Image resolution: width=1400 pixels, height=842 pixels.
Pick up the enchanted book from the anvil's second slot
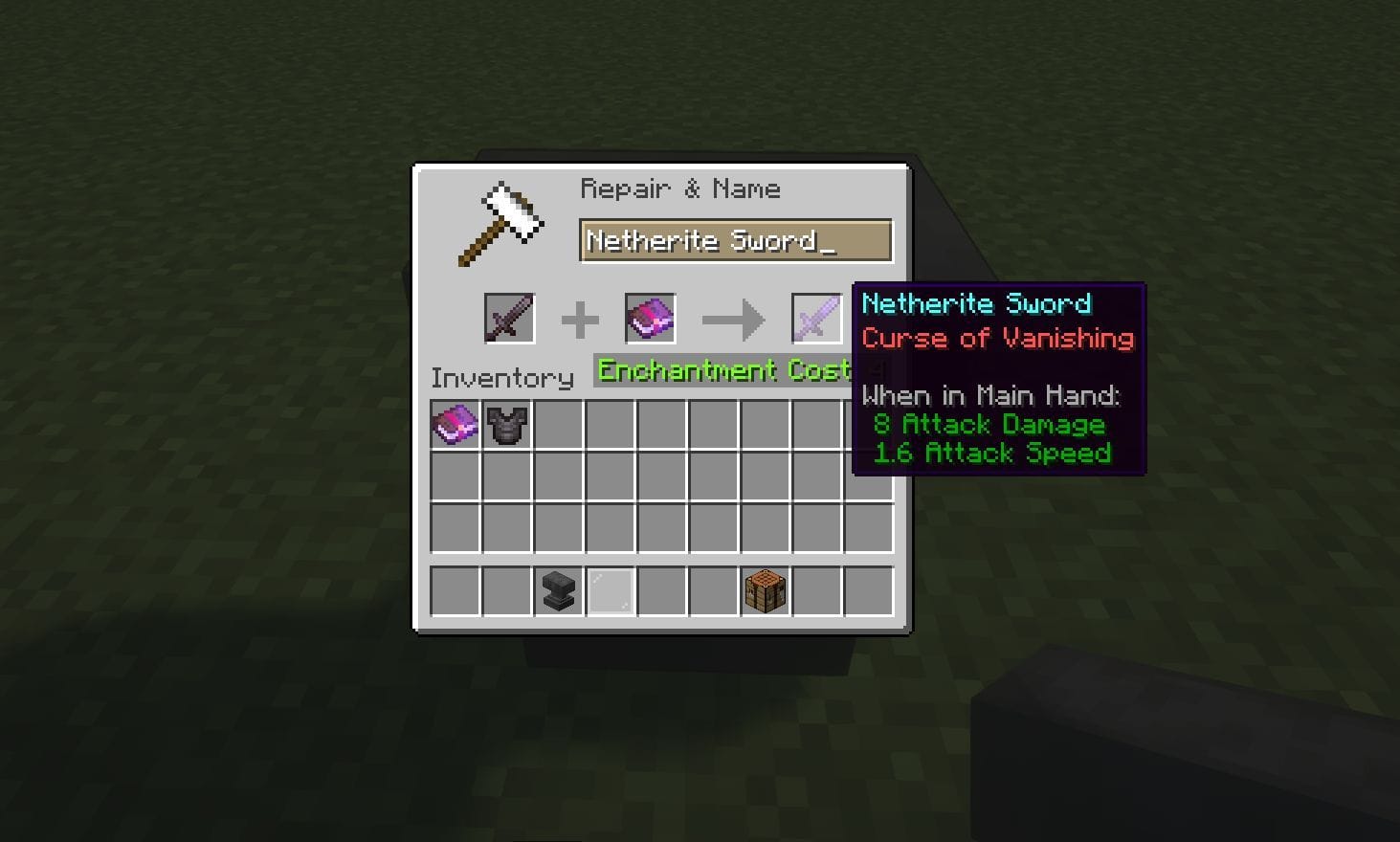pyautogui.click(x=650, y=318)
